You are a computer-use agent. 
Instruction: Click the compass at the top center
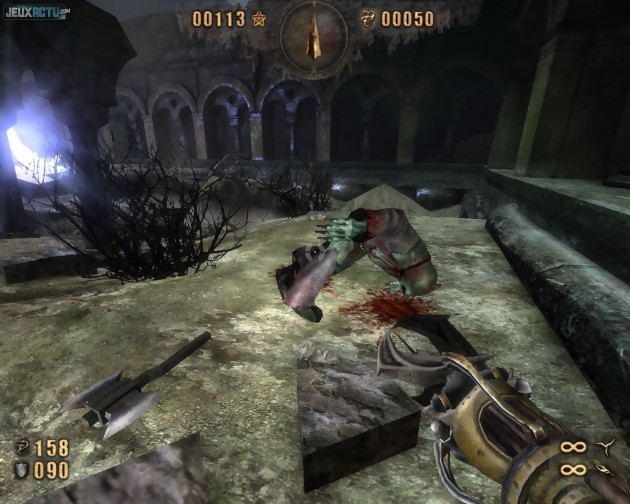click(314, 34)
